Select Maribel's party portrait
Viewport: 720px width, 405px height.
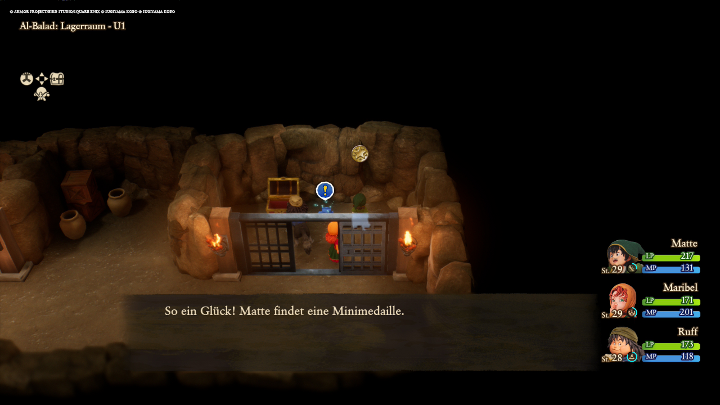623,299
